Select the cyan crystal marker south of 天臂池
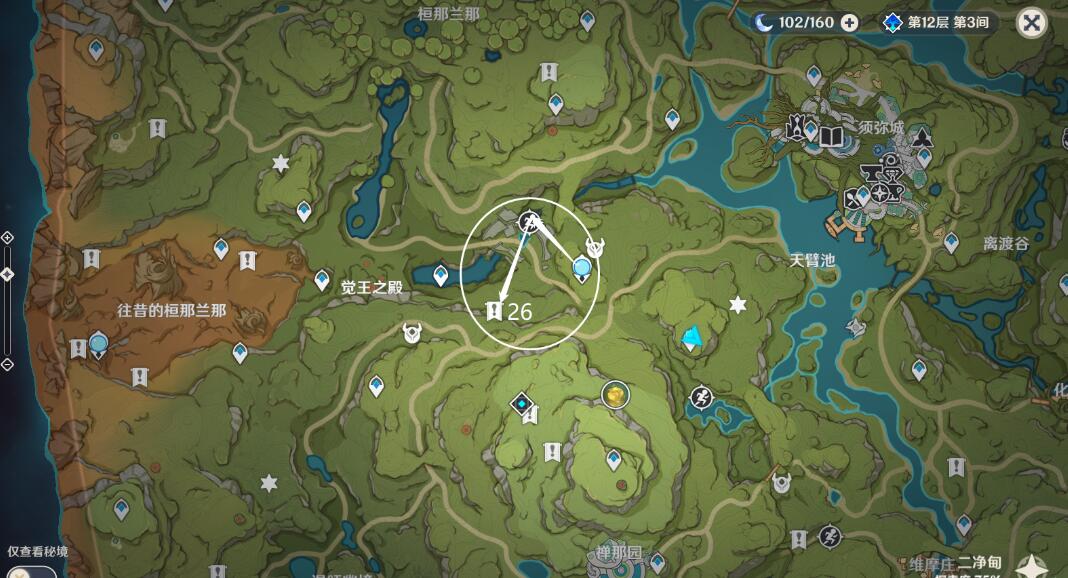Screen dimensions: 1068x578 [x=691, y=338]
